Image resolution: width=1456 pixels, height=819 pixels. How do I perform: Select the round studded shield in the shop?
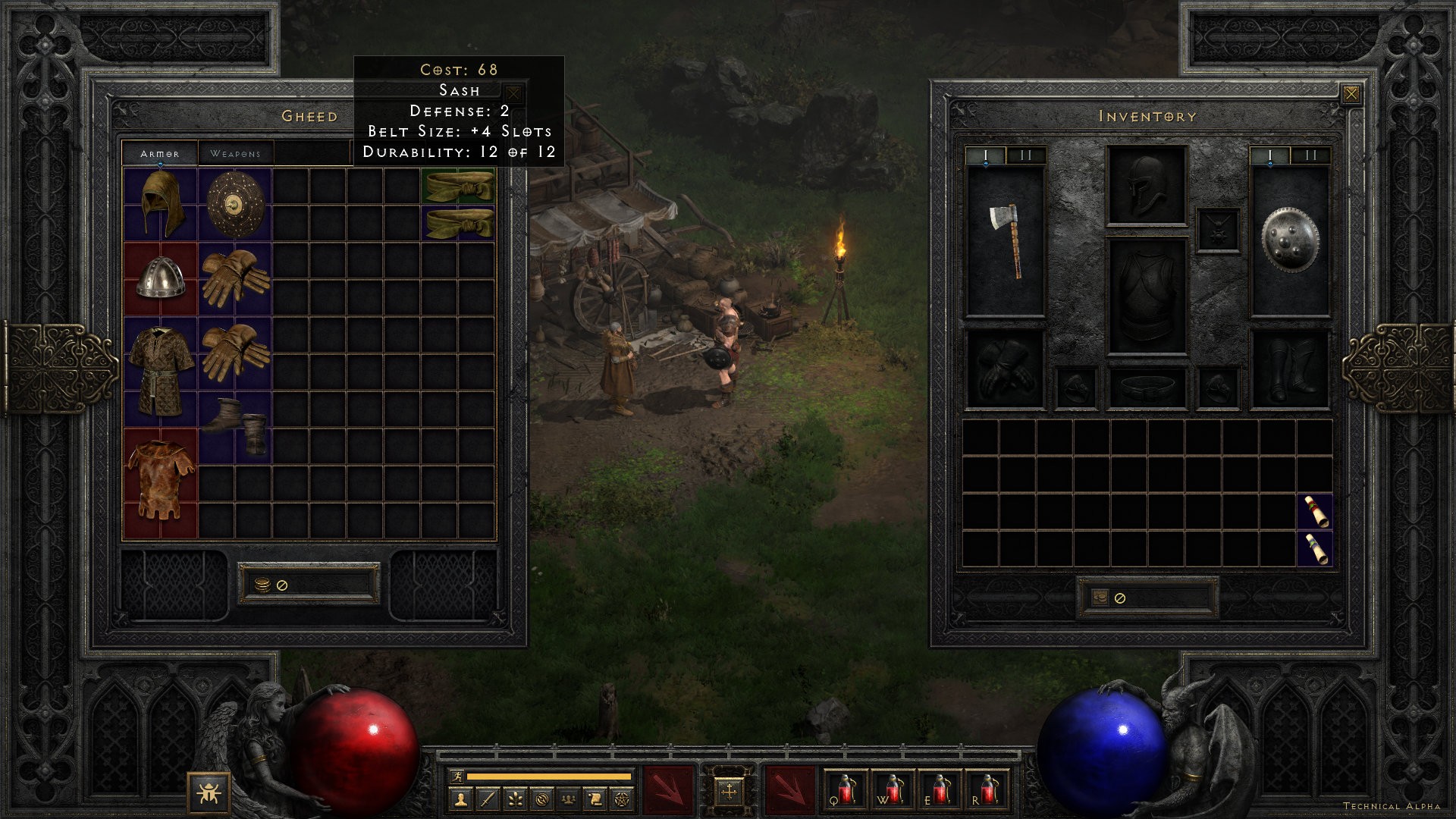coord(235,203)
